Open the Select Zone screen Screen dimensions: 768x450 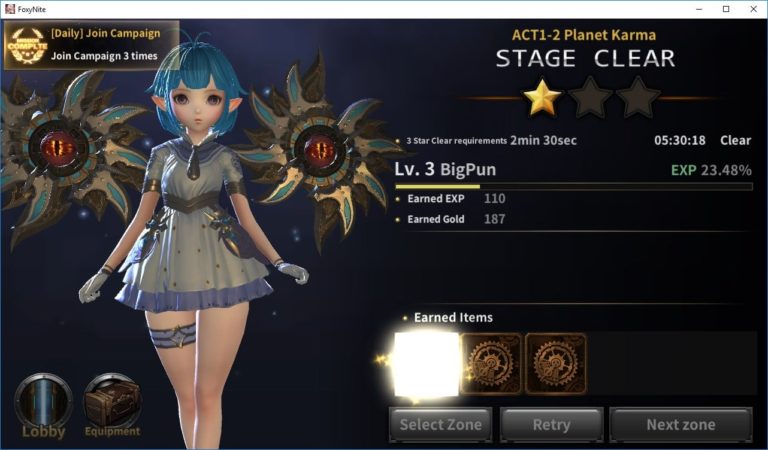point(441,424)
